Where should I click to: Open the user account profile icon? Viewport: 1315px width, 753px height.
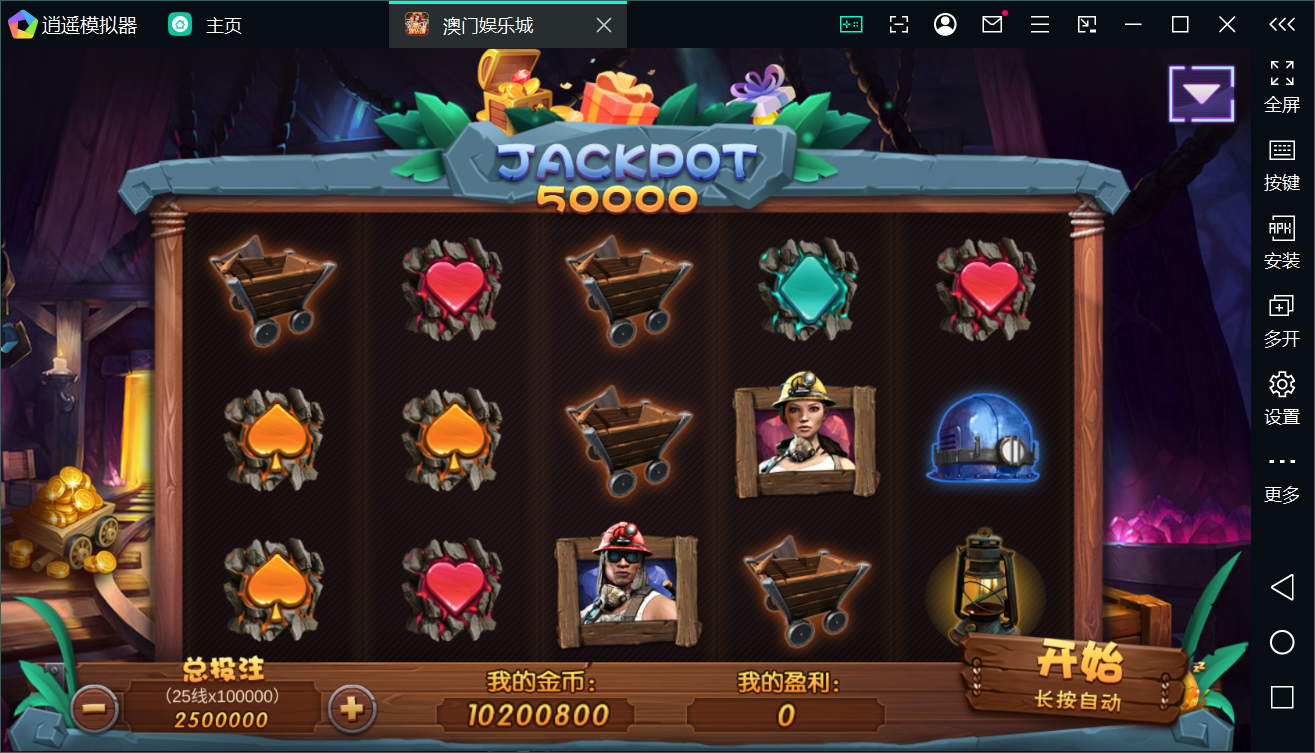[945, 25]
